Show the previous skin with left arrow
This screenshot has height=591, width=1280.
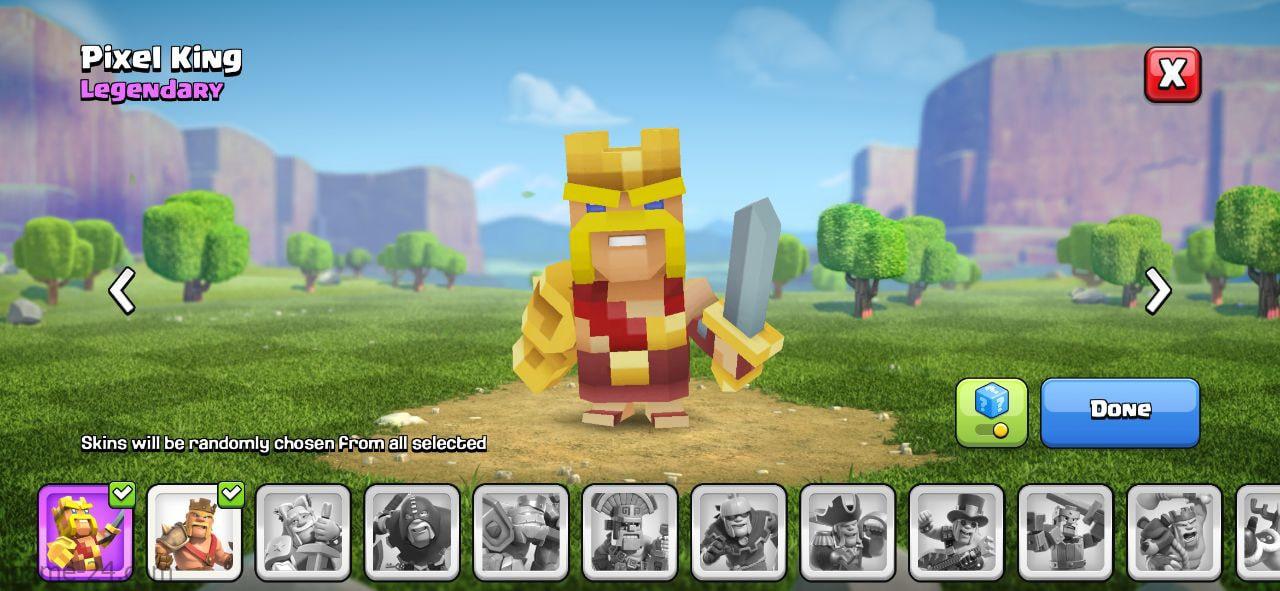(x=122, y=291)
